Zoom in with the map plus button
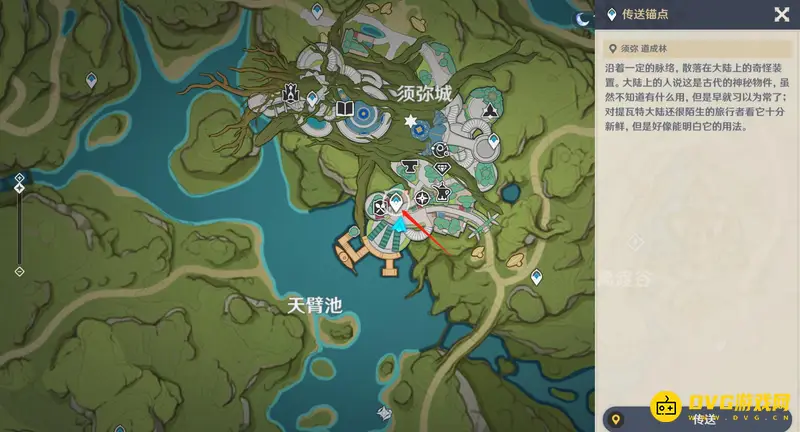This screenshot has width=800, height=432. pyautogui.click(x=19, y=177)
